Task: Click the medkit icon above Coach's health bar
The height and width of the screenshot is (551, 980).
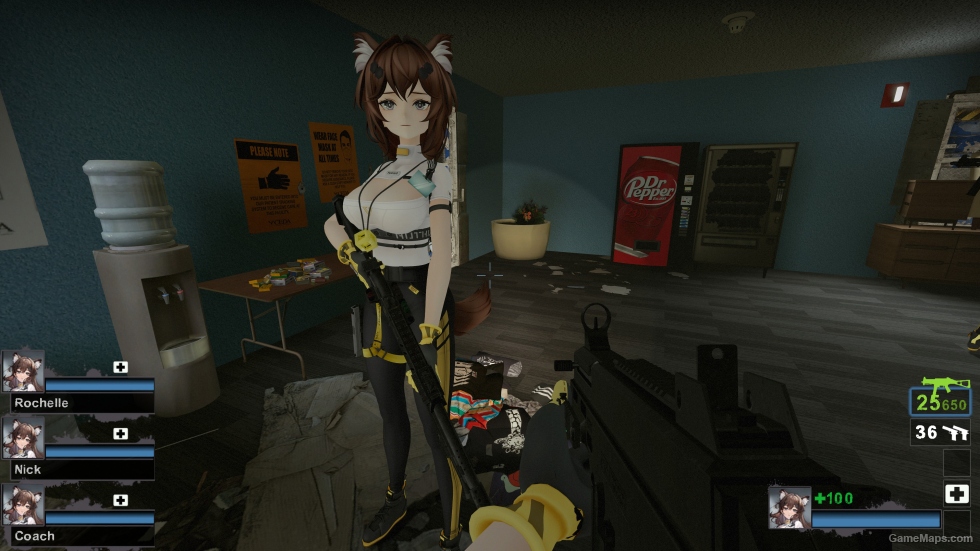Action: coord(121,500)
